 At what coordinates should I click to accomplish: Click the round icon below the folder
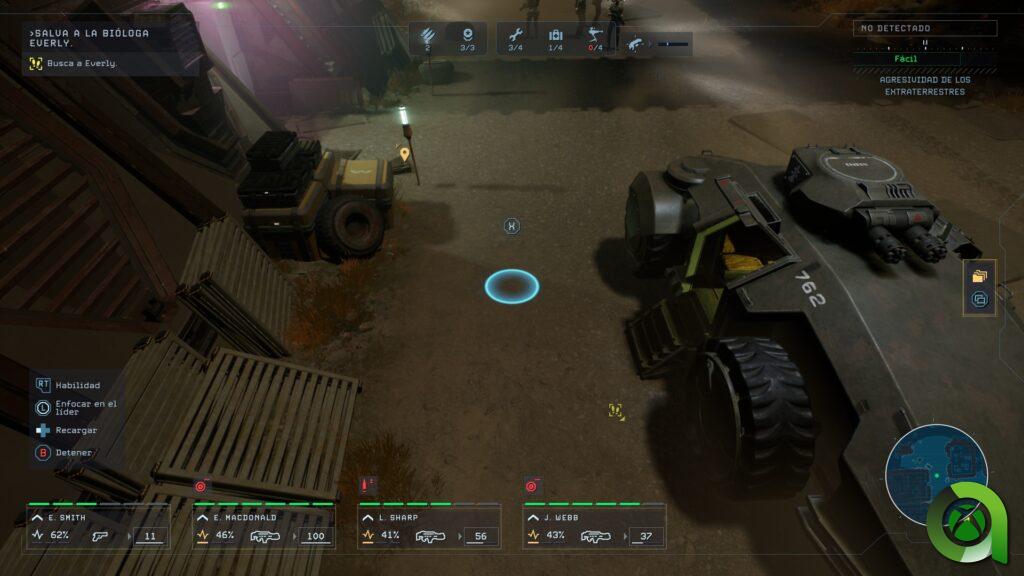[979, 299]
